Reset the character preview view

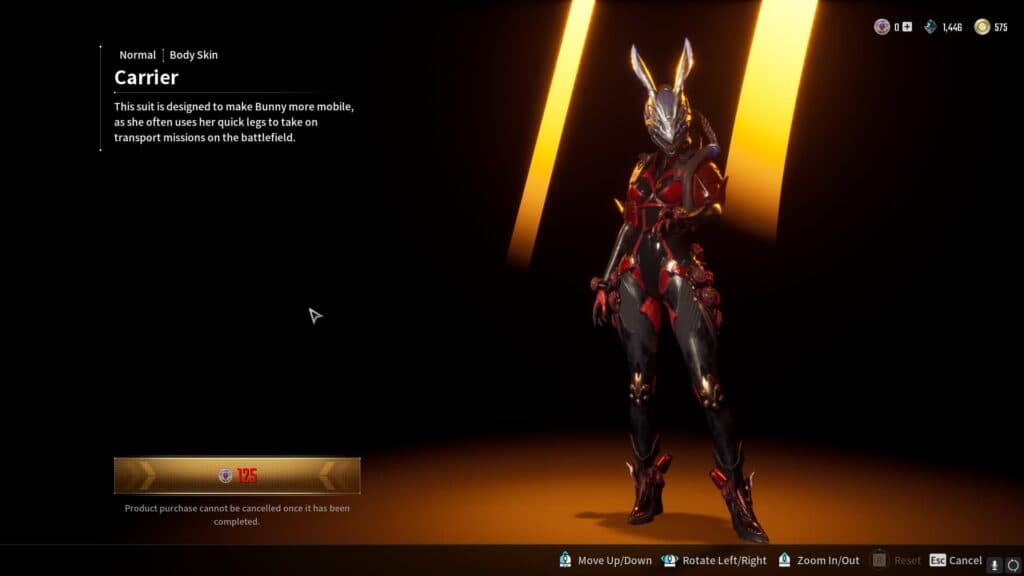click(896, 561)
